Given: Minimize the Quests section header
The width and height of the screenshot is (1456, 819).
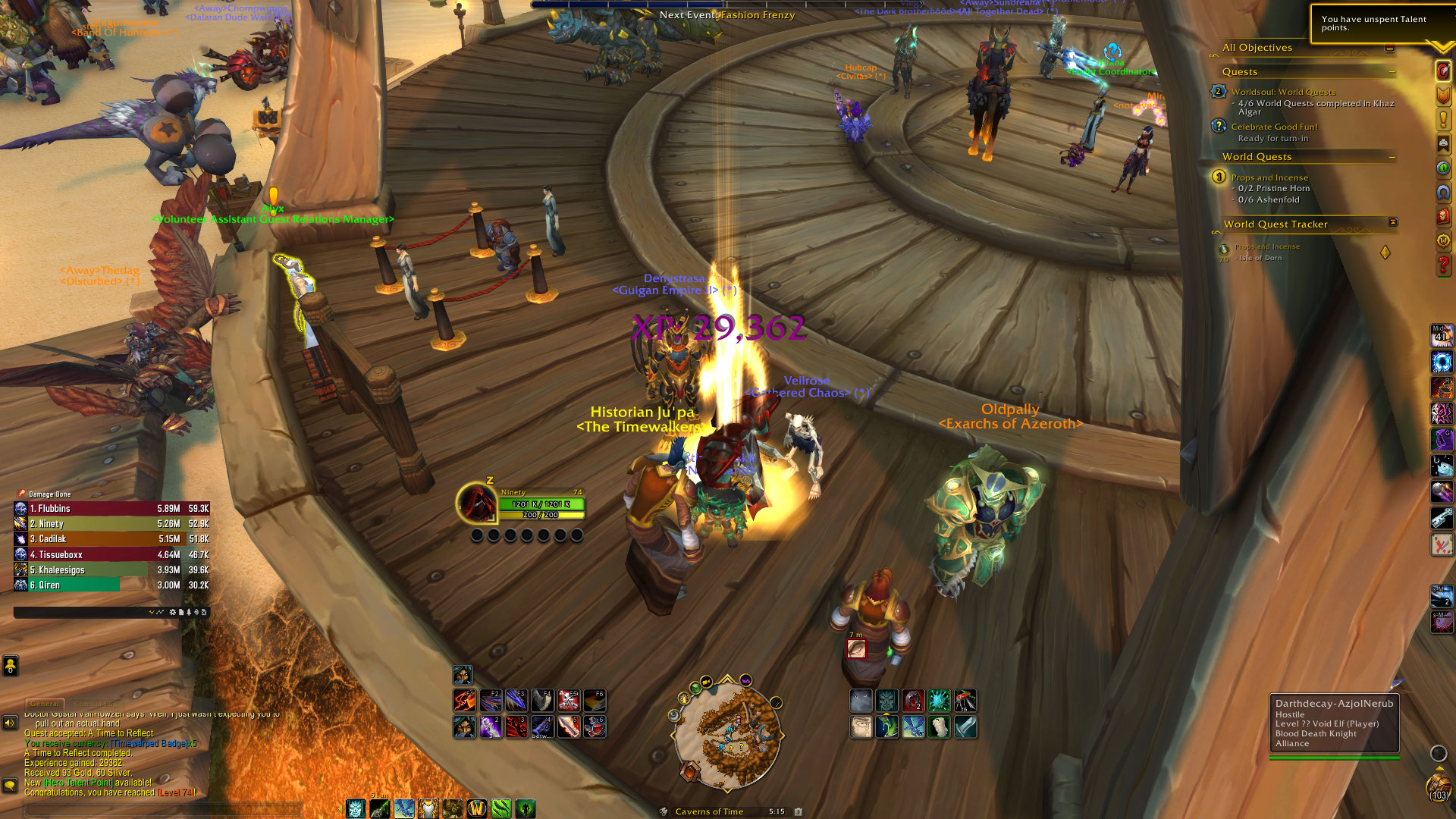Looking at the screenshot, I should (x=1392, y=72).
